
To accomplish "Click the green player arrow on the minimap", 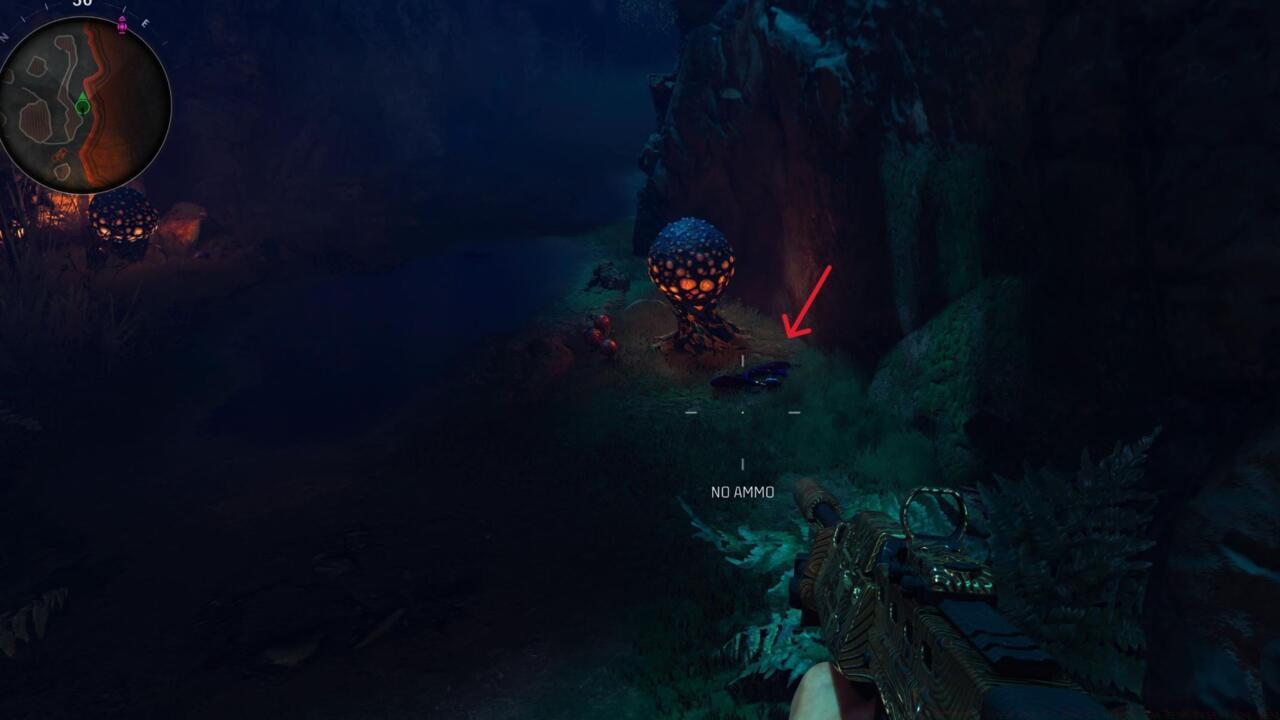I will click(82, 104).
